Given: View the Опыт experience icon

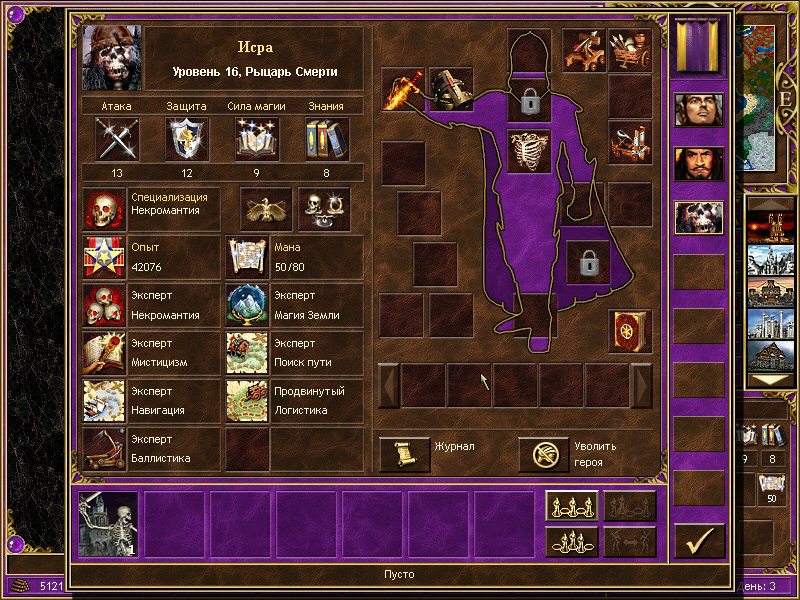Looking at the screenshot, I should click(103, 257).
